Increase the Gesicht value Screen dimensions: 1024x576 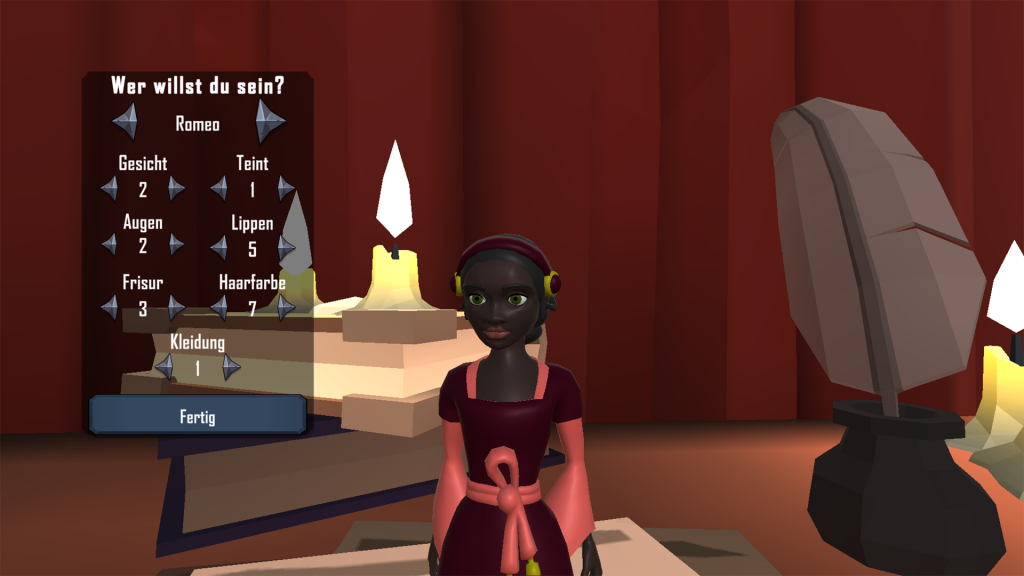[x=177, y=188]
